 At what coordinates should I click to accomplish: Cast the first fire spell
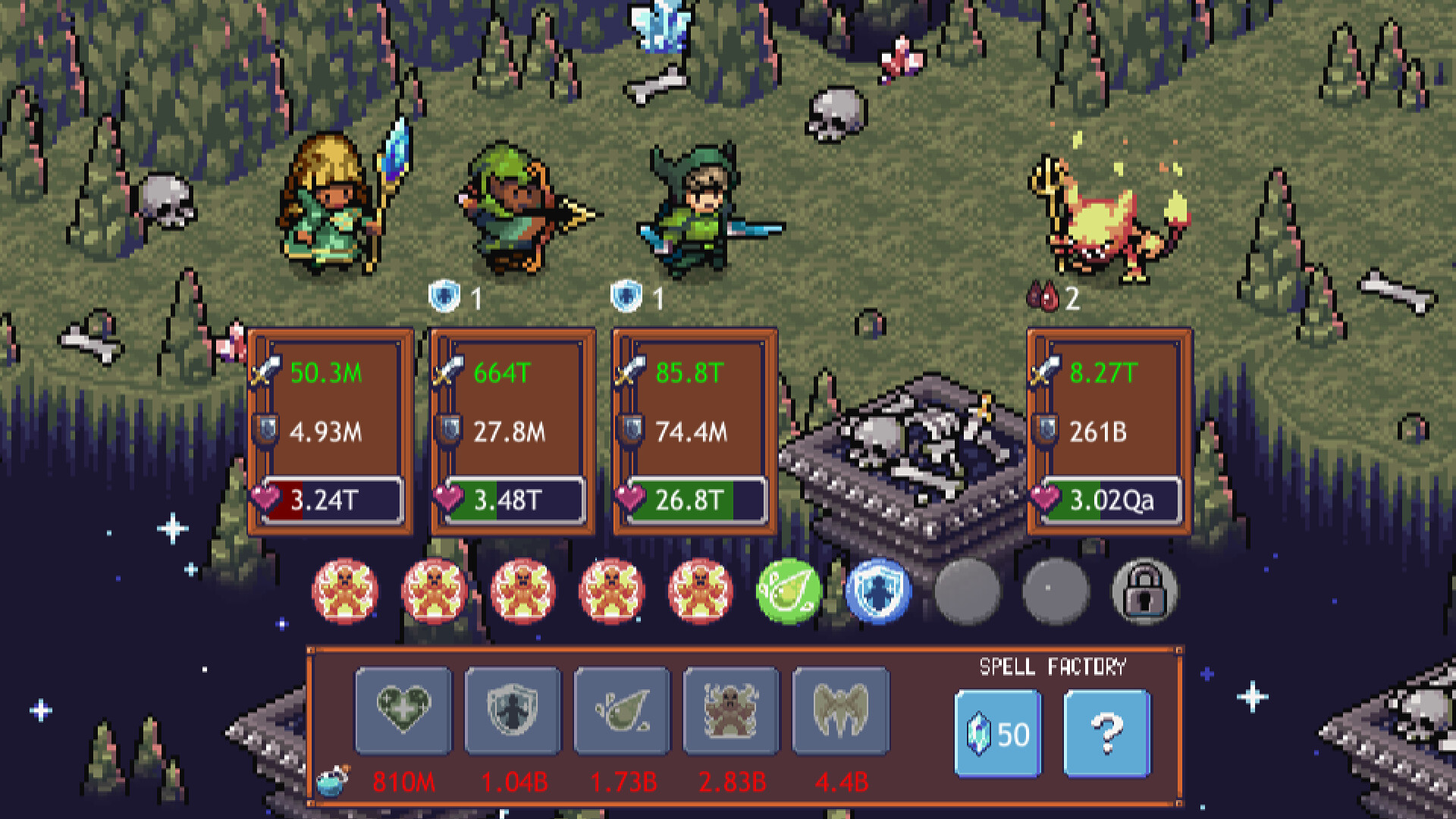[x=345, y=593]
